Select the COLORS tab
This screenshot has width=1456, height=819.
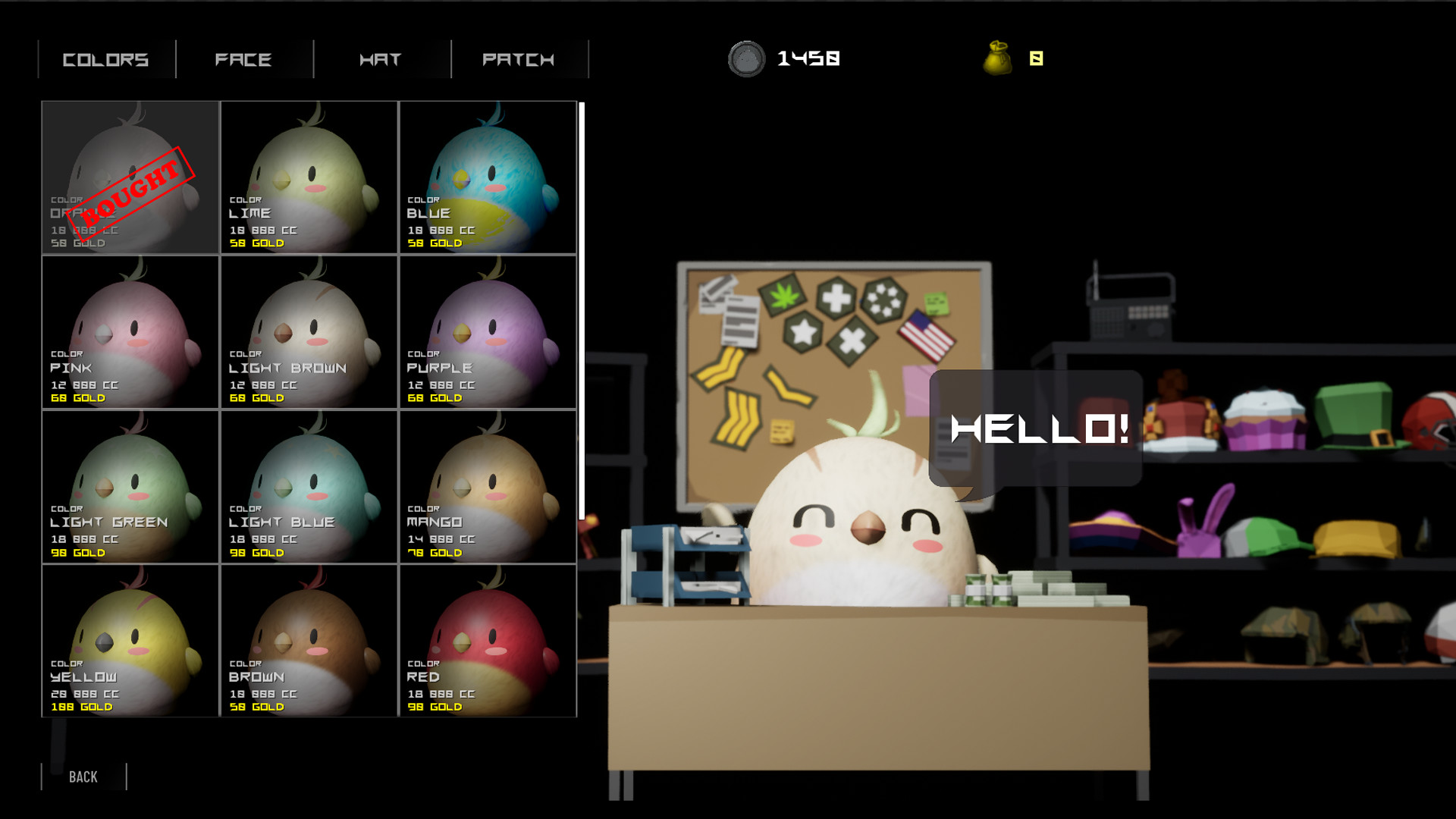pyautogui.click(x=106, y=59)
